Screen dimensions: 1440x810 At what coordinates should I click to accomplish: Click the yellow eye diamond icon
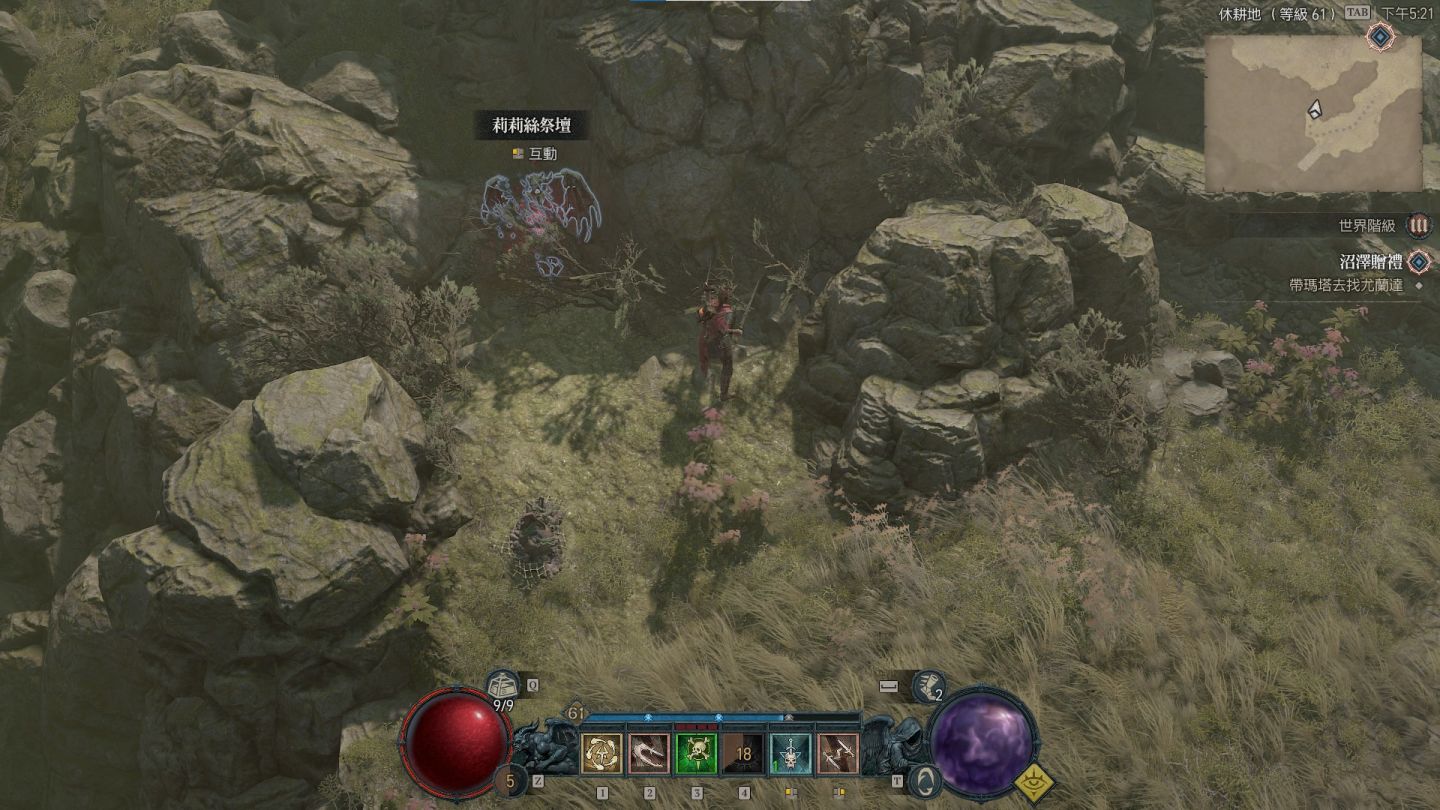click(1033, 781)
